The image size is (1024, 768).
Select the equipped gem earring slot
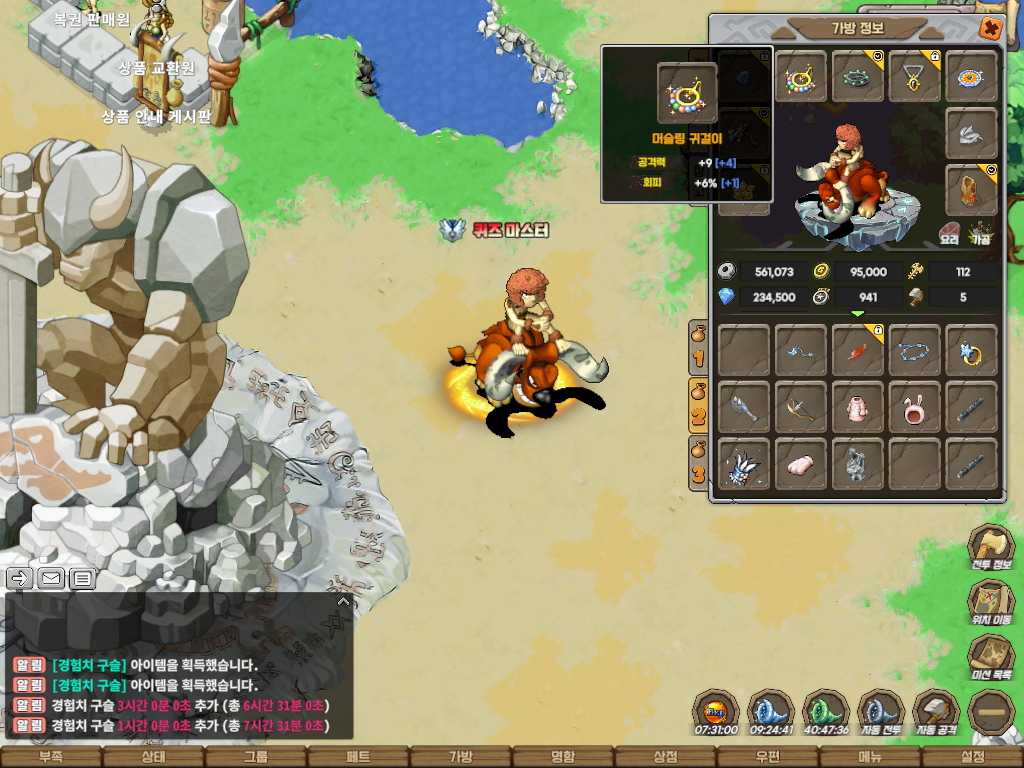pyautogui.click(x=801, y=77)
